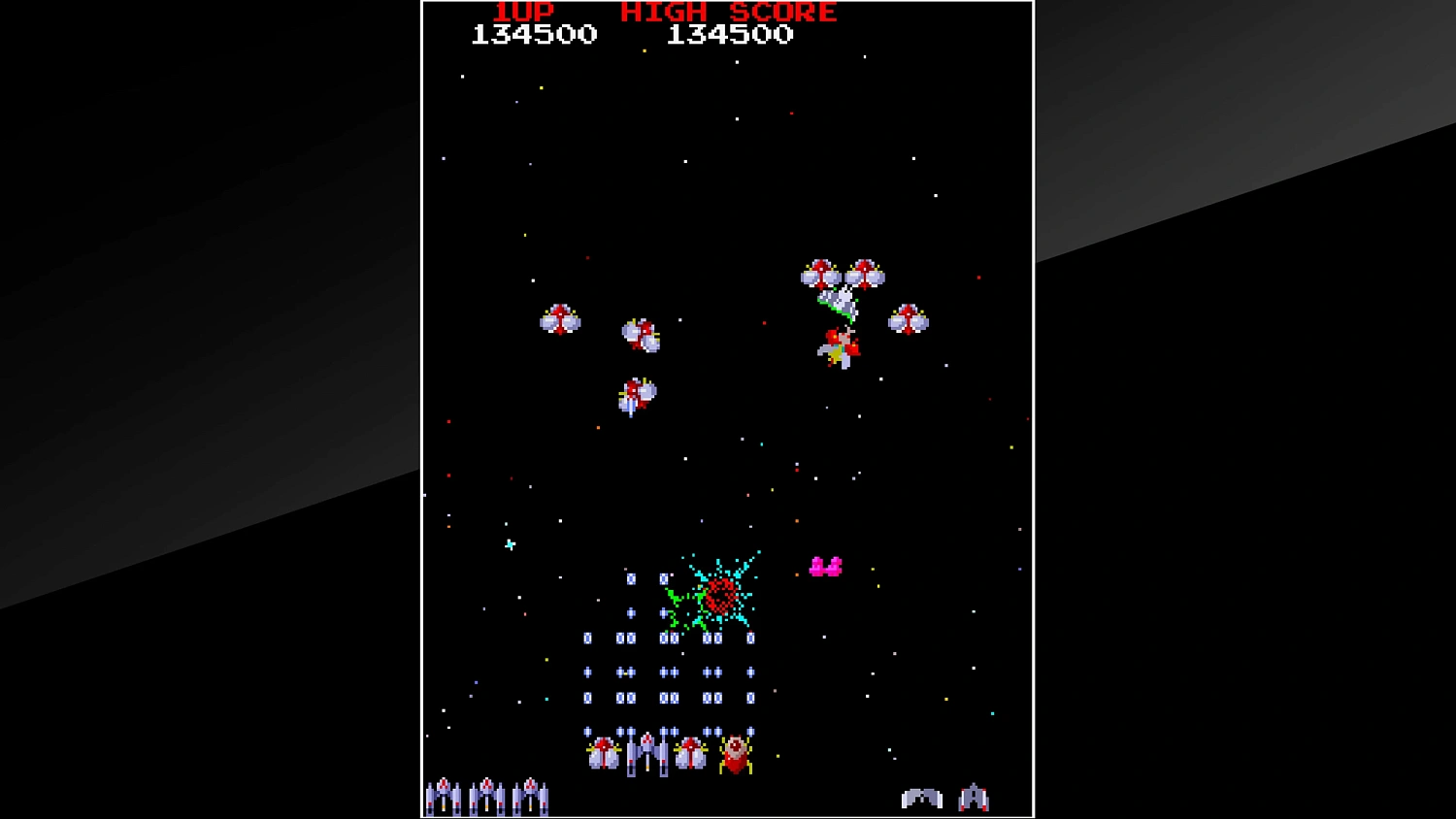
Task: Select the leftmost reserve fighter icon
Action: pos(445,796)
